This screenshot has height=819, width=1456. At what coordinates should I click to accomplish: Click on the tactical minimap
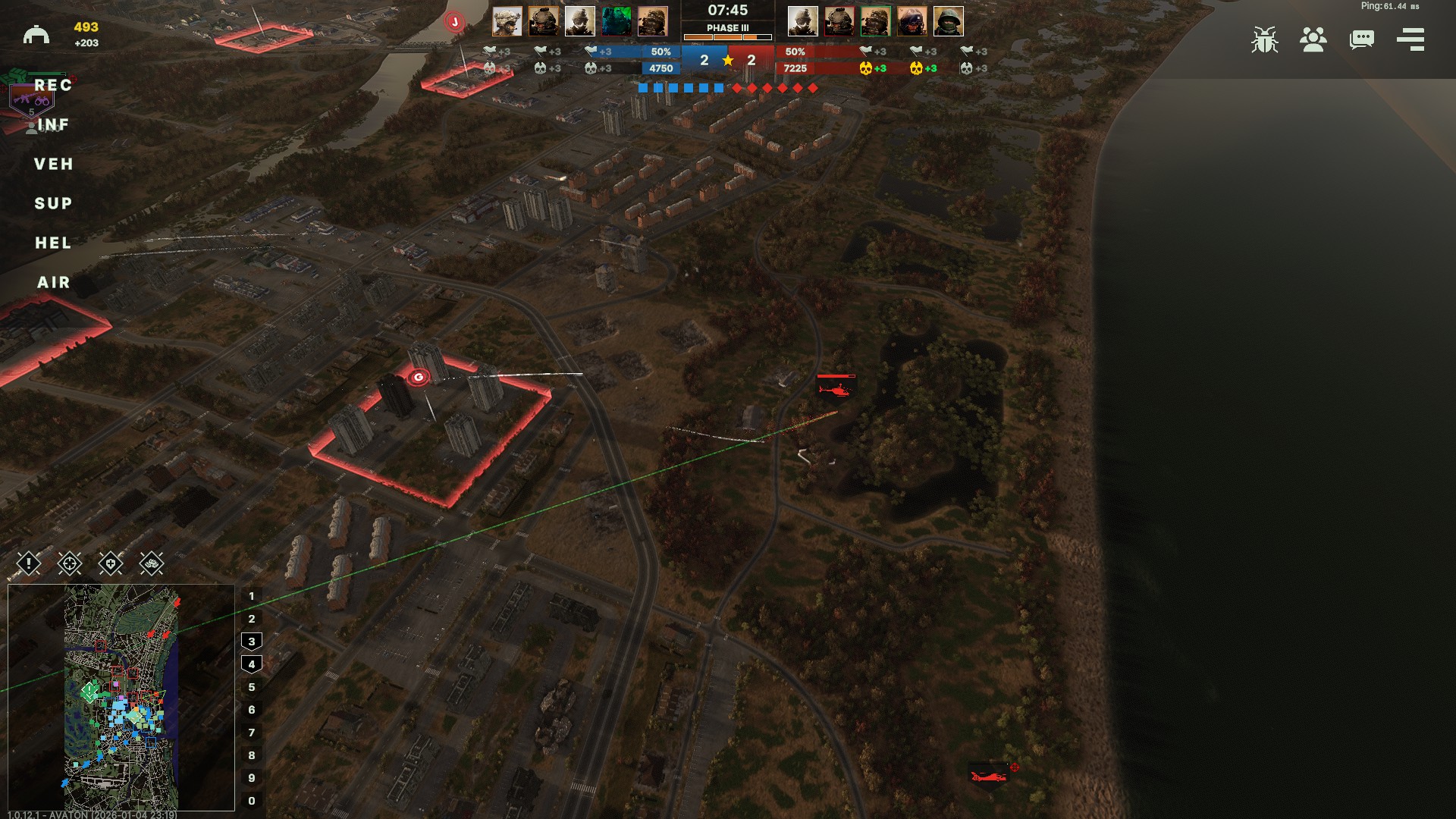tap(121, 698)
